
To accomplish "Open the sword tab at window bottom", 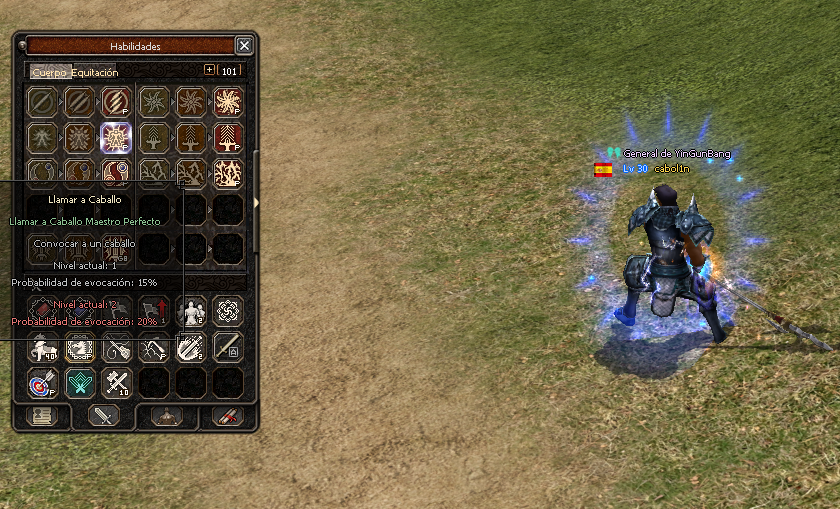I will 104,416.
